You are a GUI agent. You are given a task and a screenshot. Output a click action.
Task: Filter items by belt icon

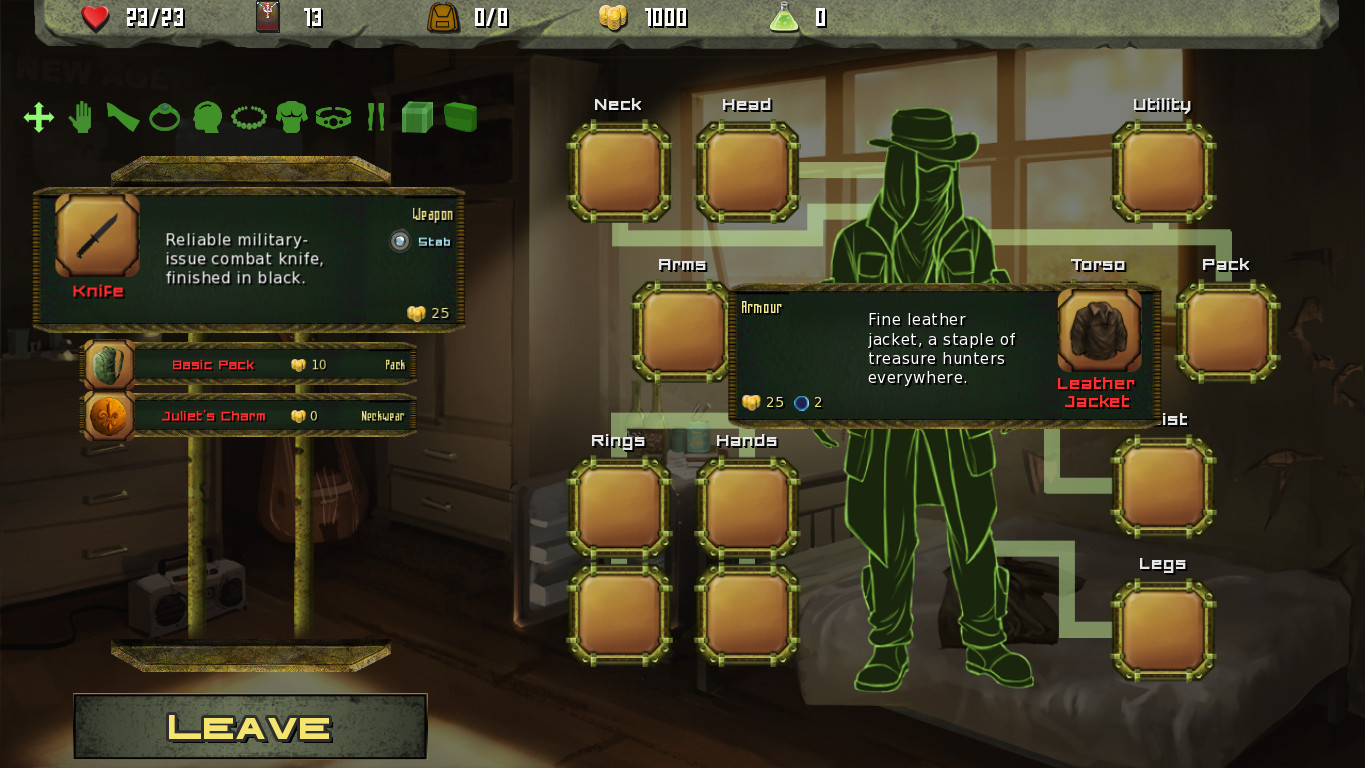click(334, 118)
